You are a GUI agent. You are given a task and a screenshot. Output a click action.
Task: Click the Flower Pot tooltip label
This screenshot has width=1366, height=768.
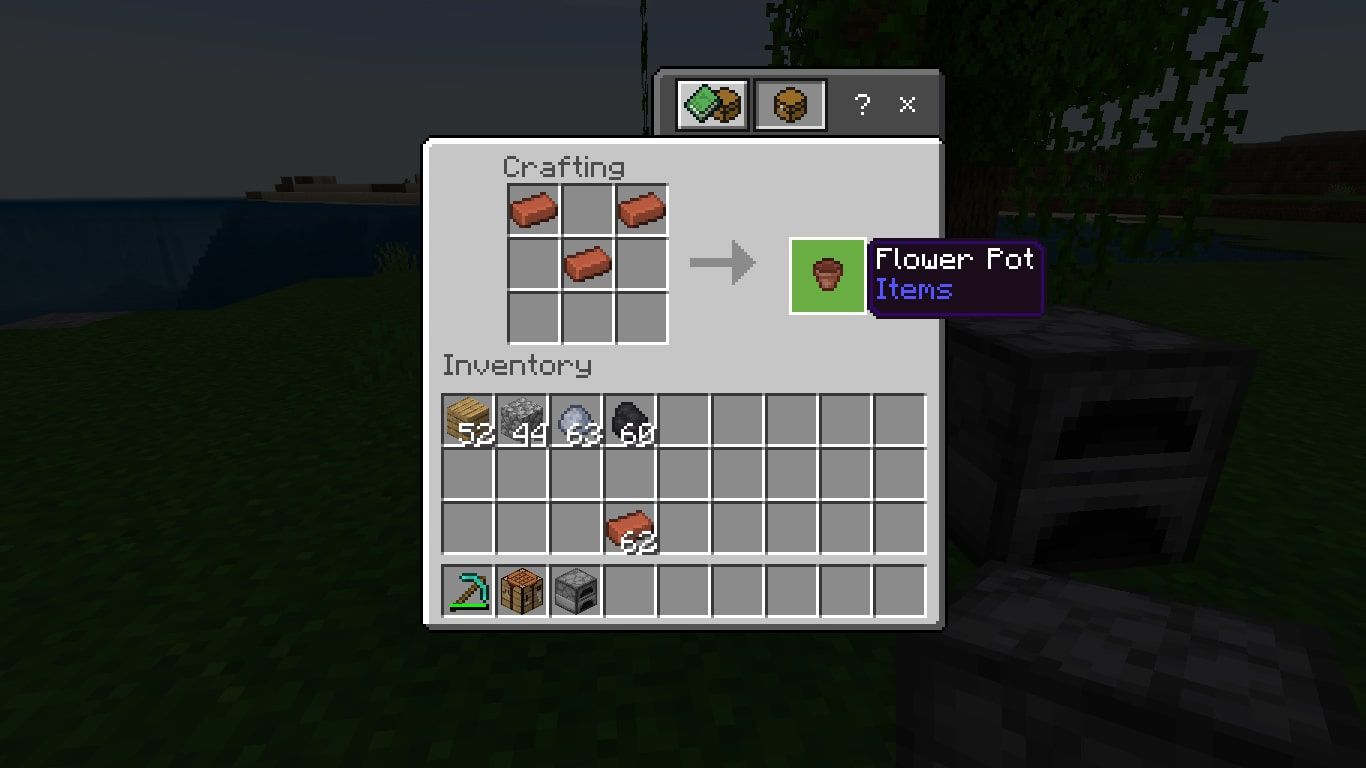tap(953, 260)
